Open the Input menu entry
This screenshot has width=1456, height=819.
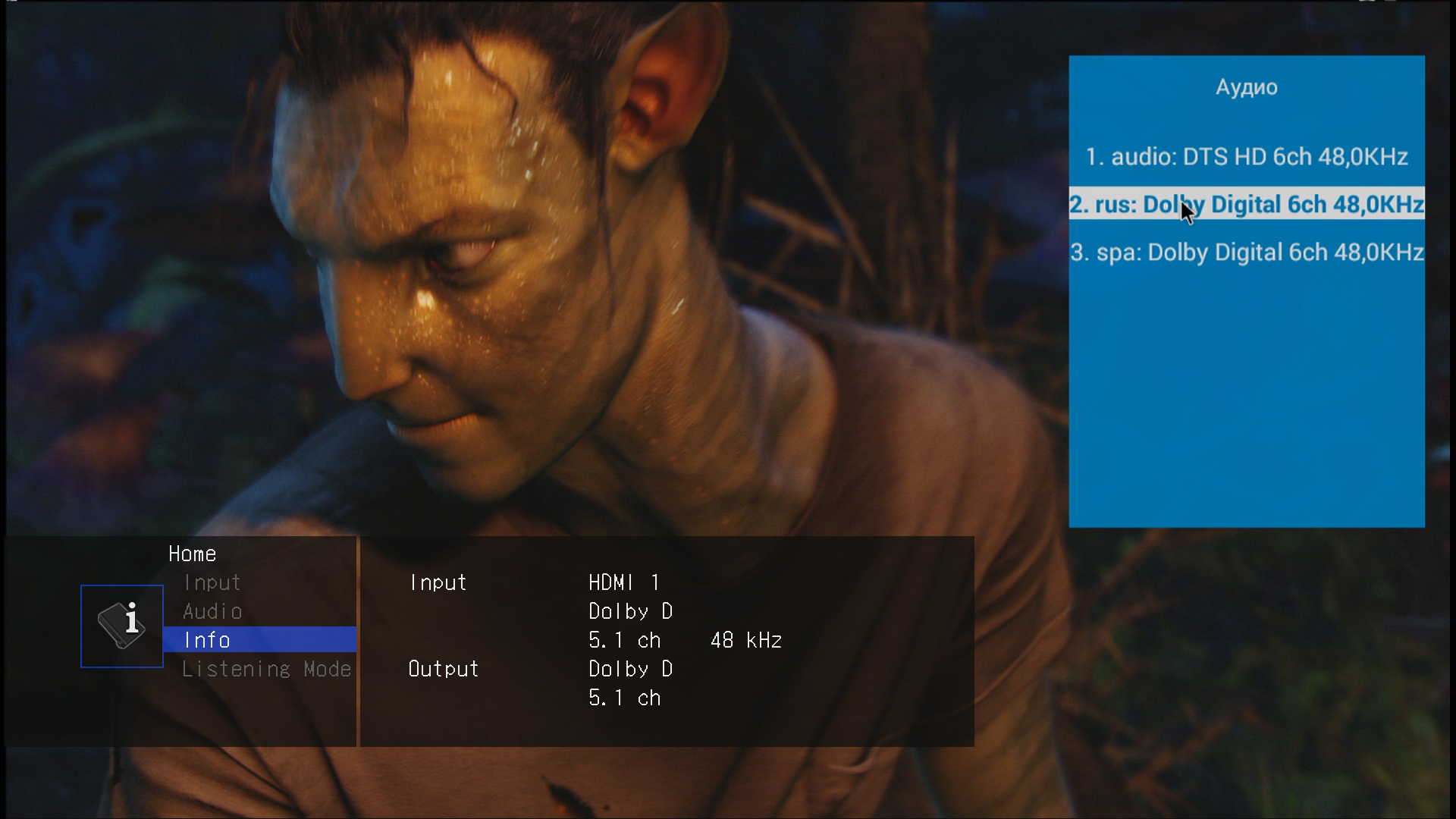coord(212,582)
